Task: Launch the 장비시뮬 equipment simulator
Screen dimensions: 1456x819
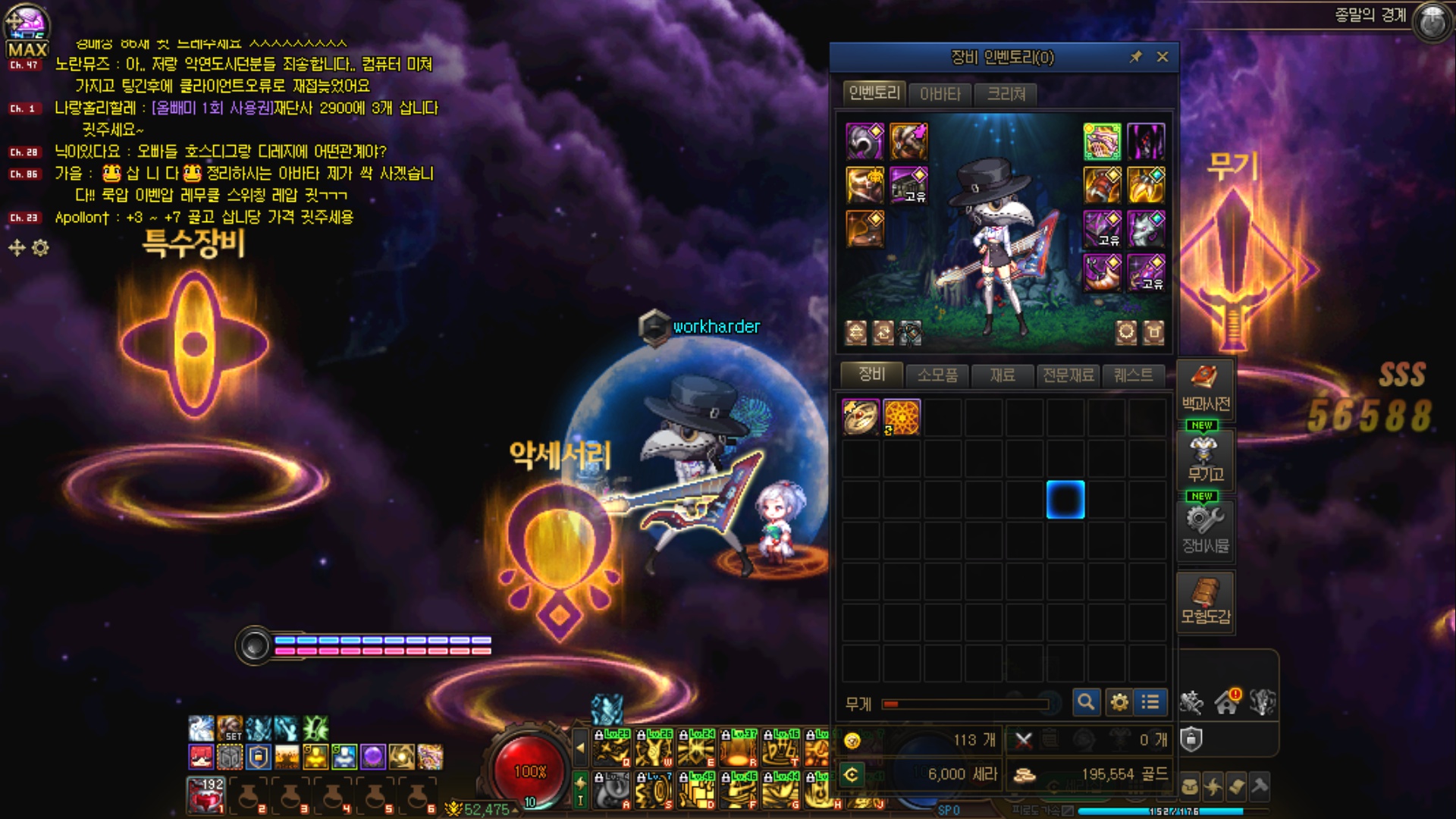Action: (1205, 529)
